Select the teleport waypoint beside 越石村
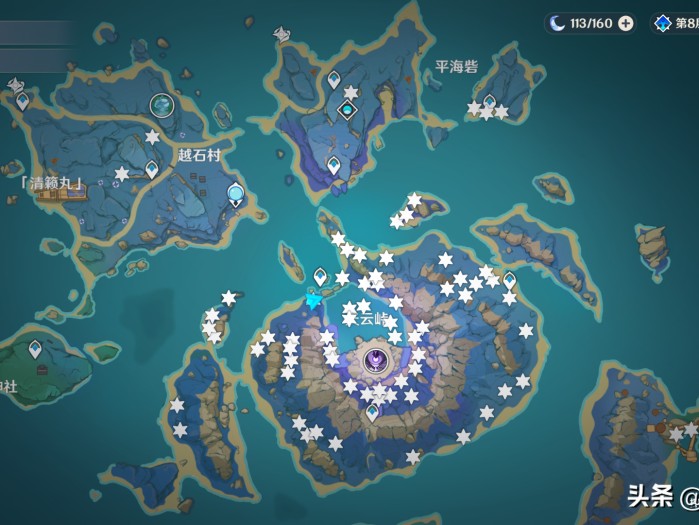This screenshot has width=699, height=525. pos(152,170)
